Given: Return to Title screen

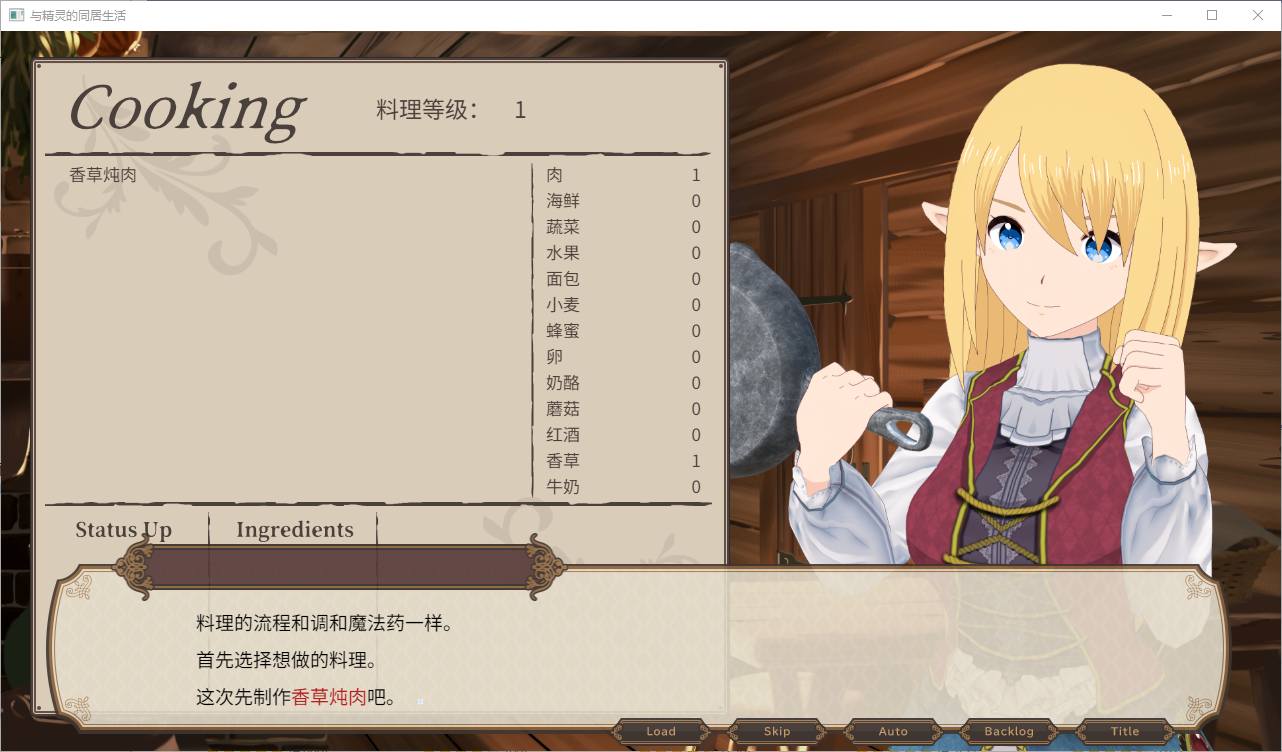Looking at the screenshot, I should tap(1125, 731).
